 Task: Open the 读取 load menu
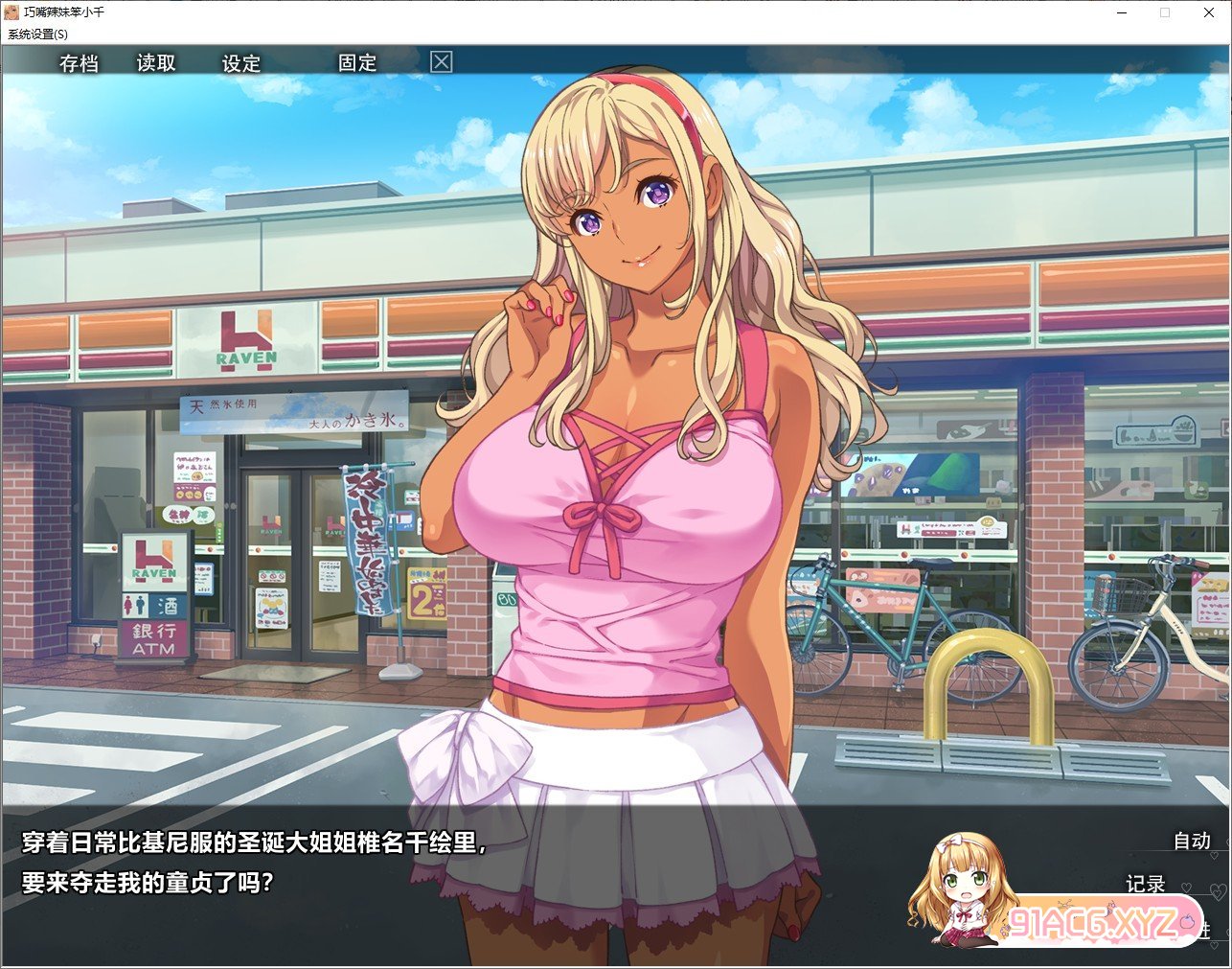[x=156, y=63]
